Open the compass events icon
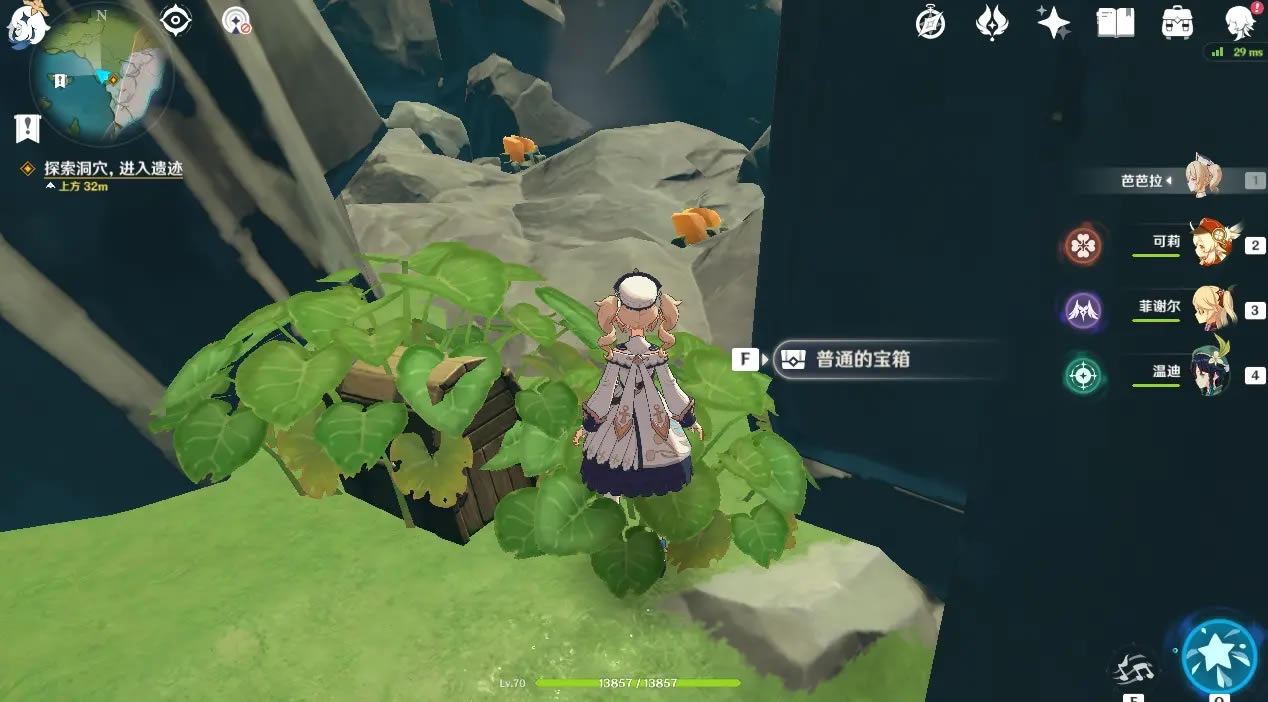Screen dimensions: 1268x702 pos(930,23)
